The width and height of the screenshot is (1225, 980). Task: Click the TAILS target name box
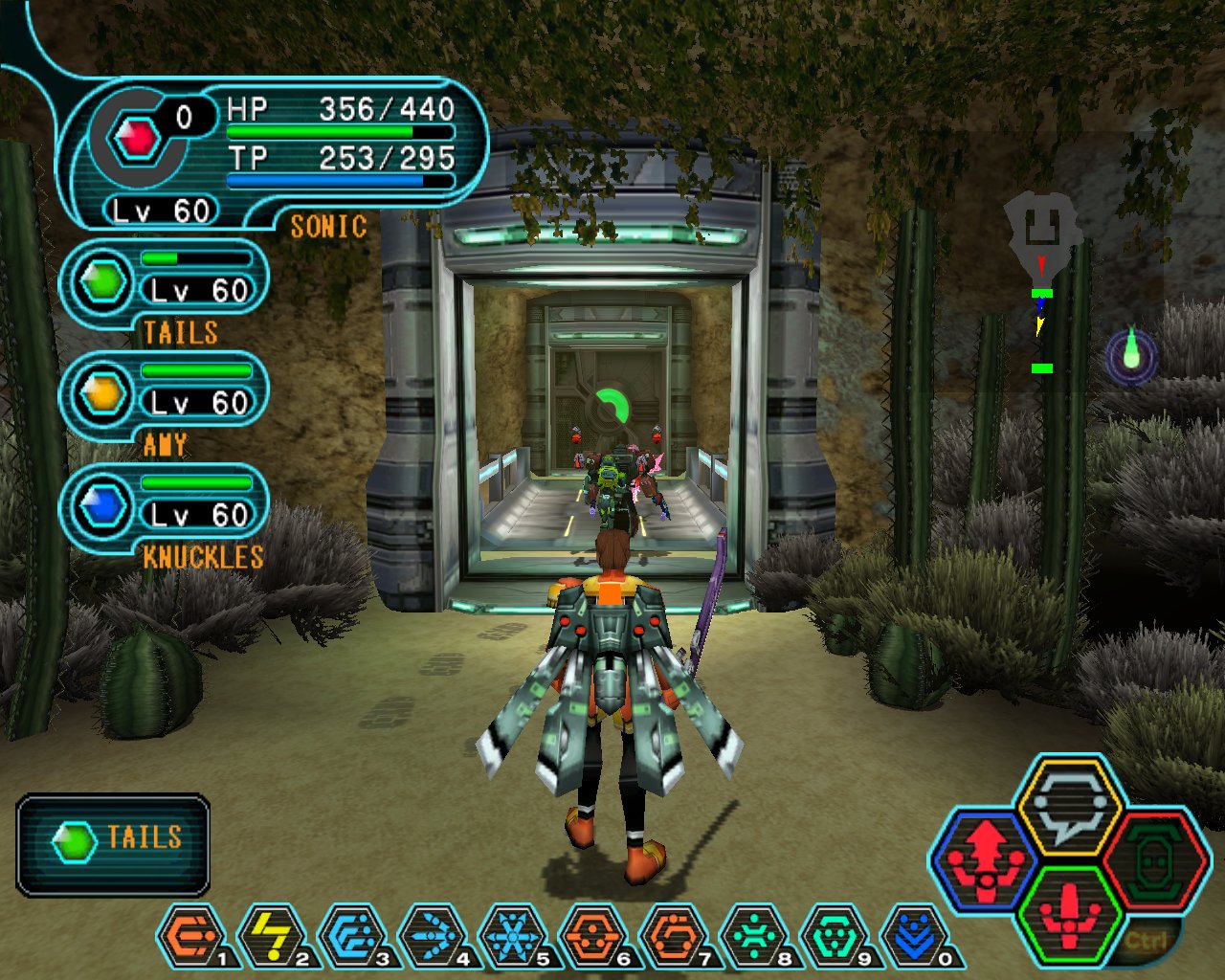pyautogui.click(x=113, y=842)
